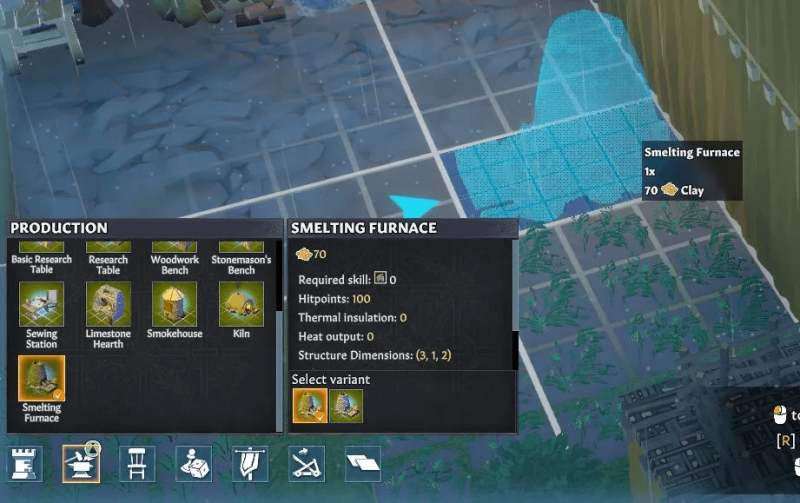Click the Smelting Furnace building tile
The width and height of the screenshot is (800, 503).
[41, 379]
